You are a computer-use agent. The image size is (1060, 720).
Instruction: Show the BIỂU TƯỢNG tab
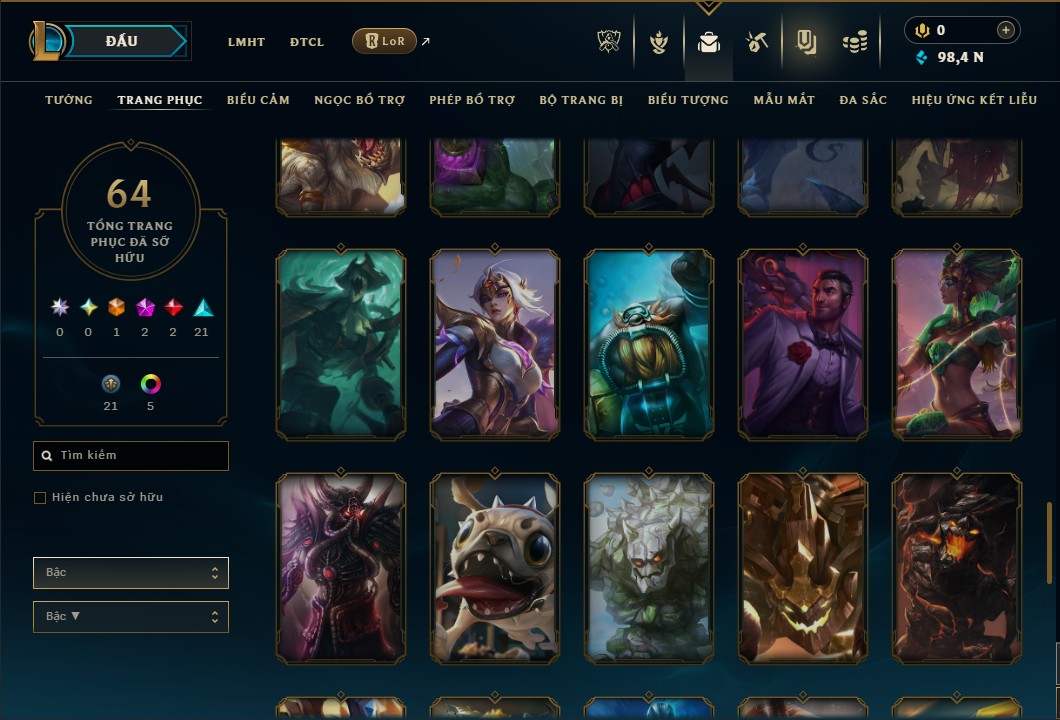(688, 100)
